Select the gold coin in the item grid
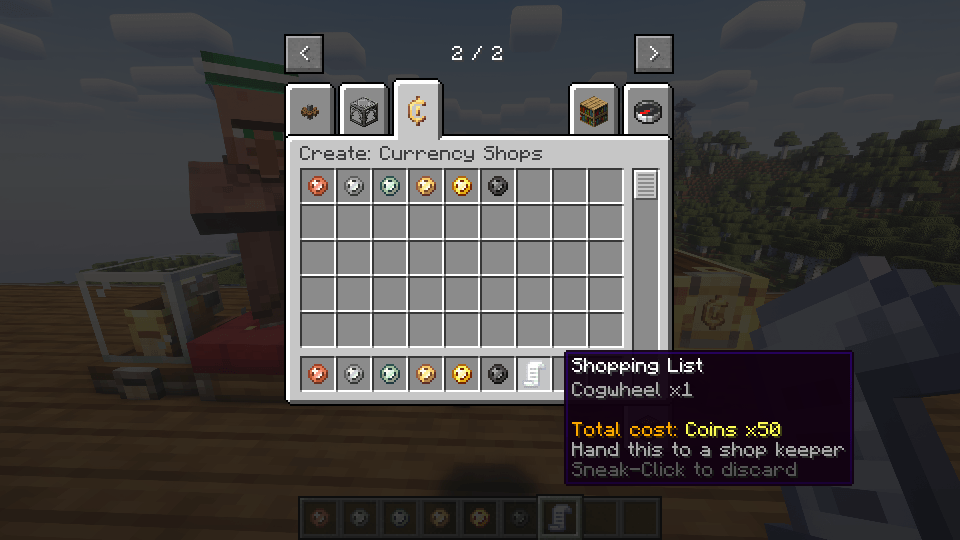 click(x=462, y=186)
